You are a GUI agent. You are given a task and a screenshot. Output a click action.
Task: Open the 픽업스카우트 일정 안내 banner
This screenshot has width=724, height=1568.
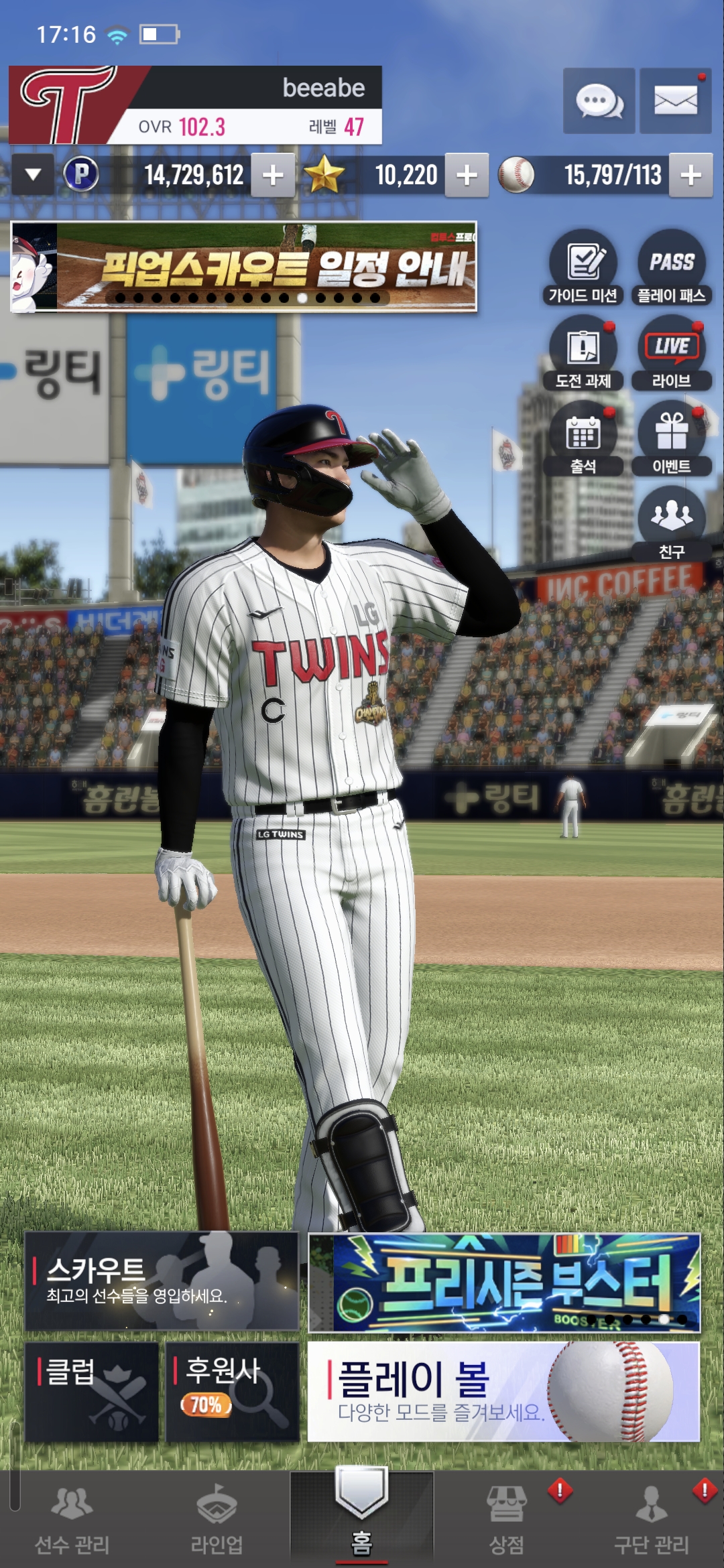coord(244,267)
